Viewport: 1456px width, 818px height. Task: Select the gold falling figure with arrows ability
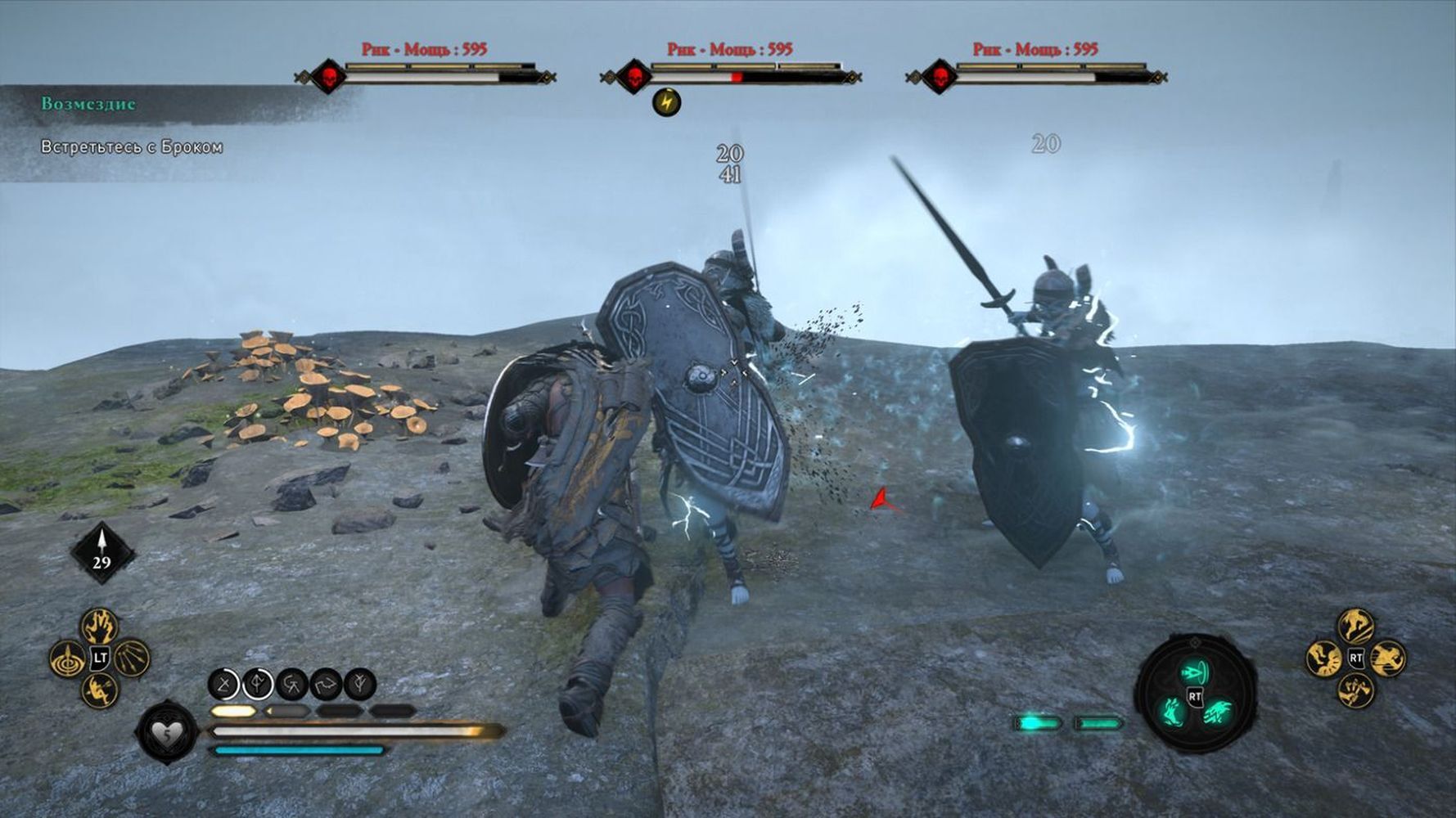[100, 689]
